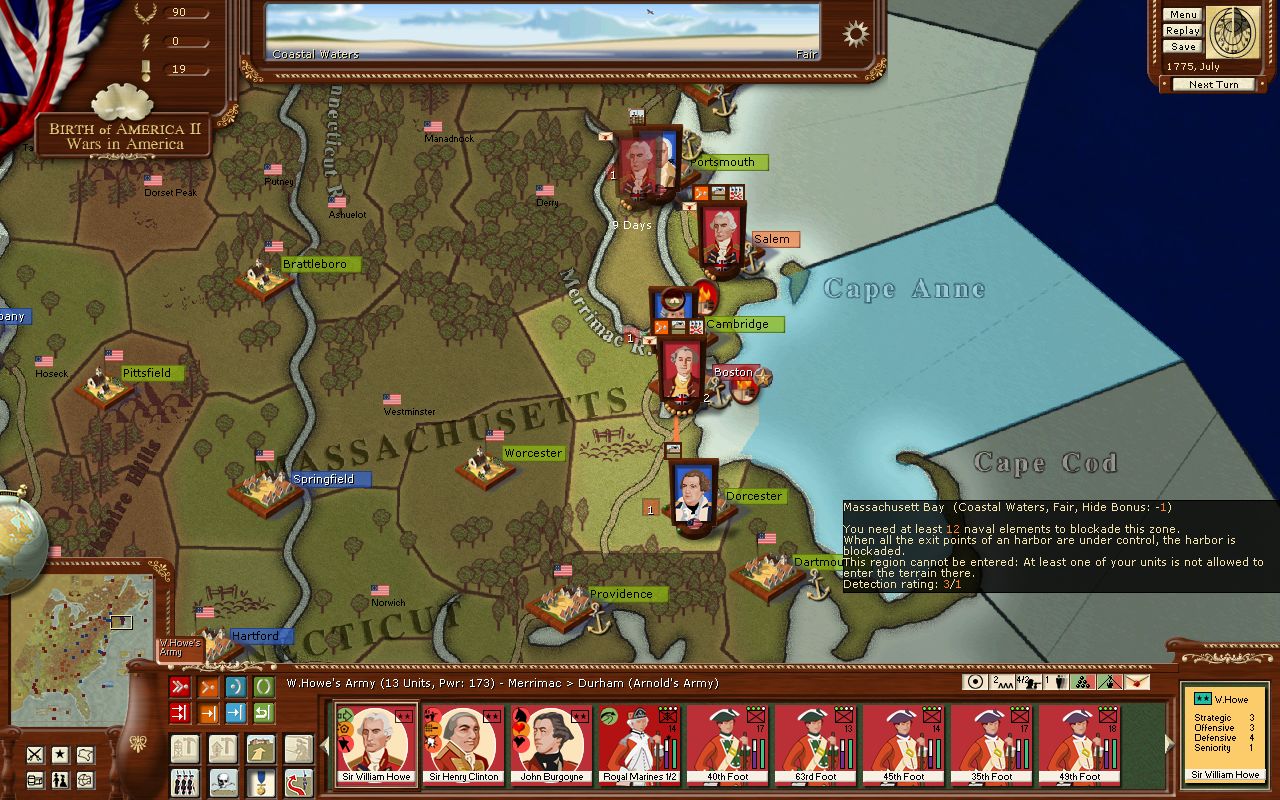This screenshot has width=1280, height=800.
Task: Select the 45th Foot regiment card
Action: 903,745
